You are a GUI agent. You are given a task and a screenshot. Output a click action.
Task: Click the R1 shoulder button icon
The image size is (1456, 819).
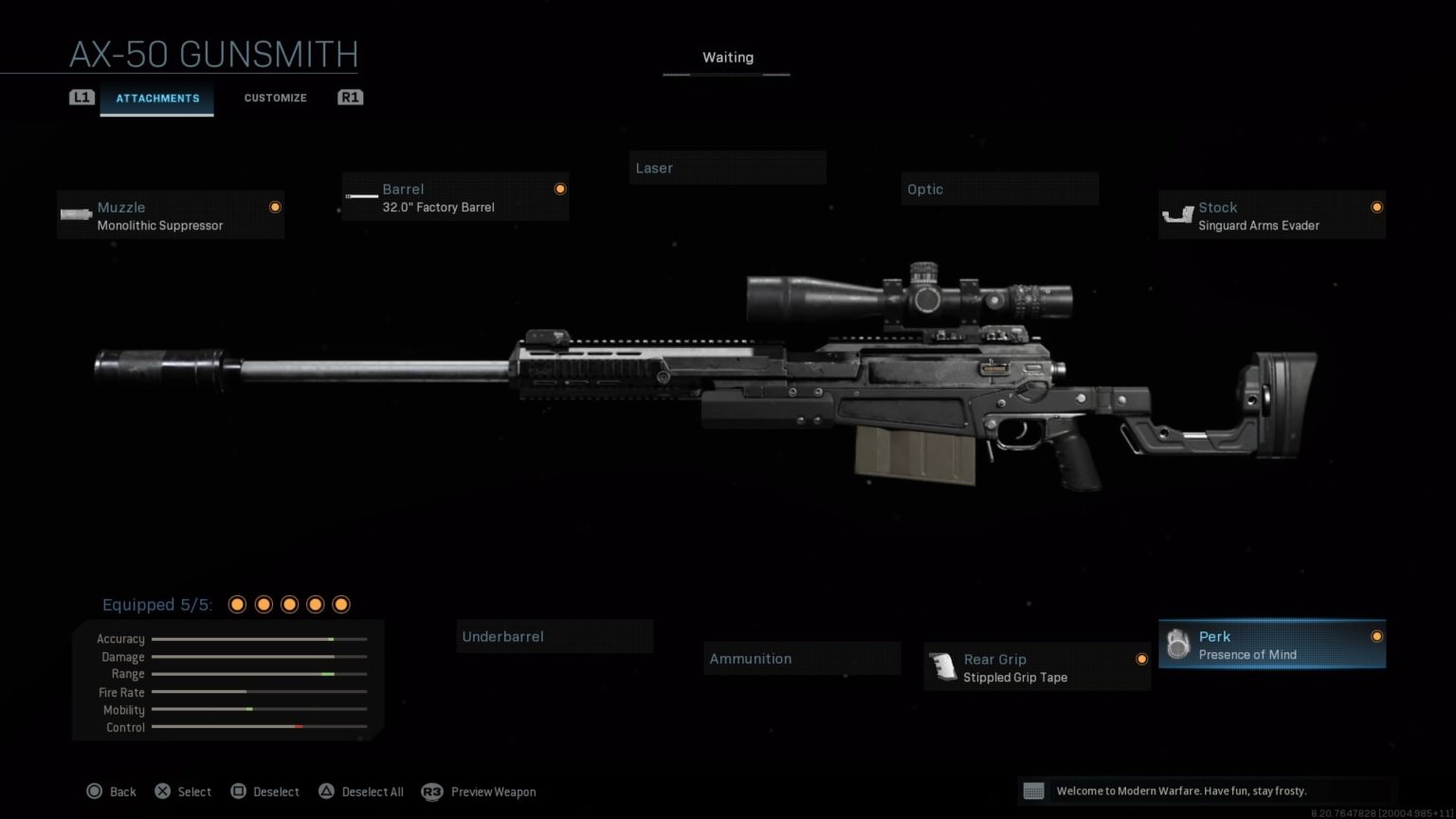(x=350, y=97)
